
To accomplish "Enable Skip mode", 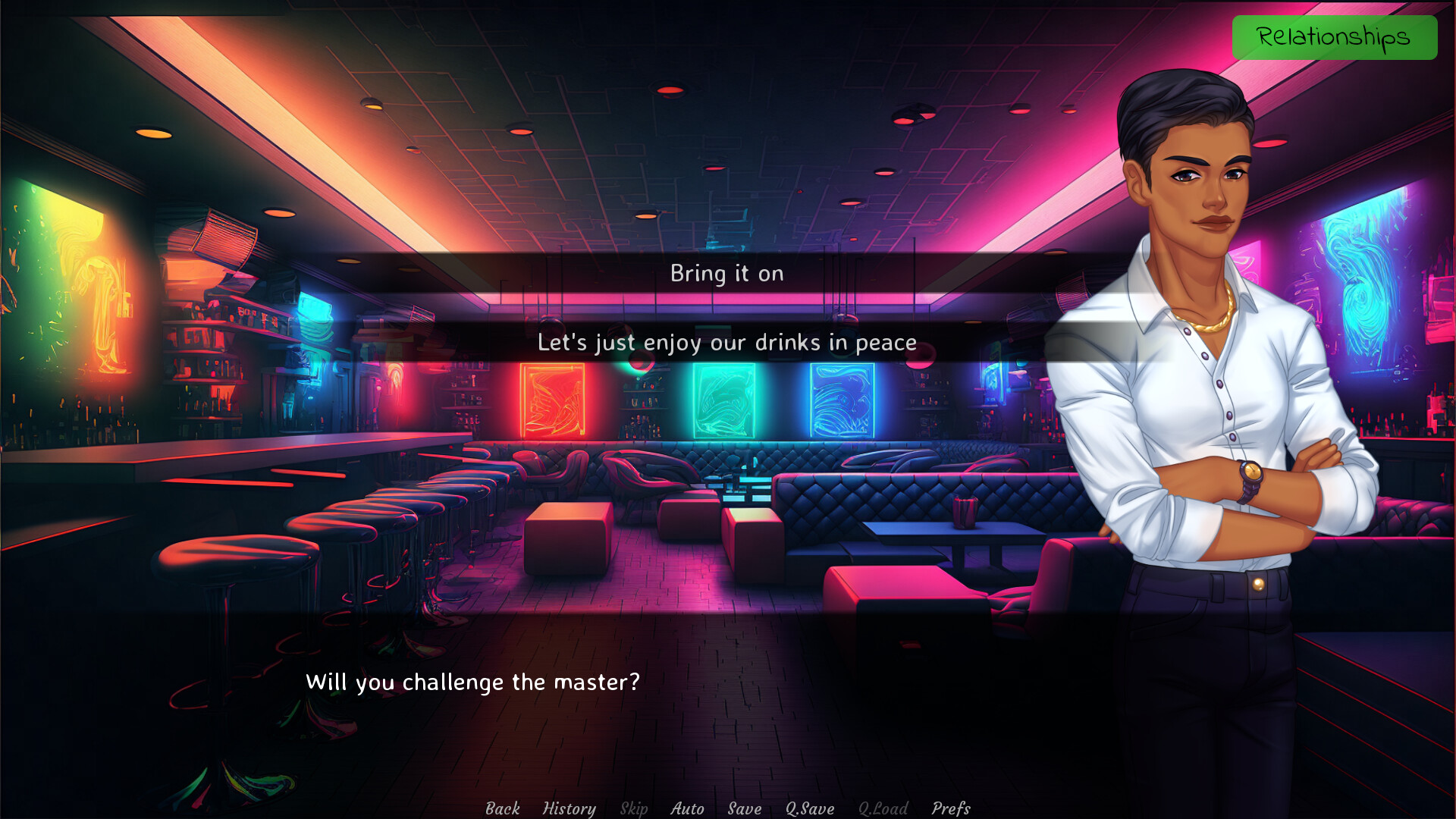I will coord(634,808).
